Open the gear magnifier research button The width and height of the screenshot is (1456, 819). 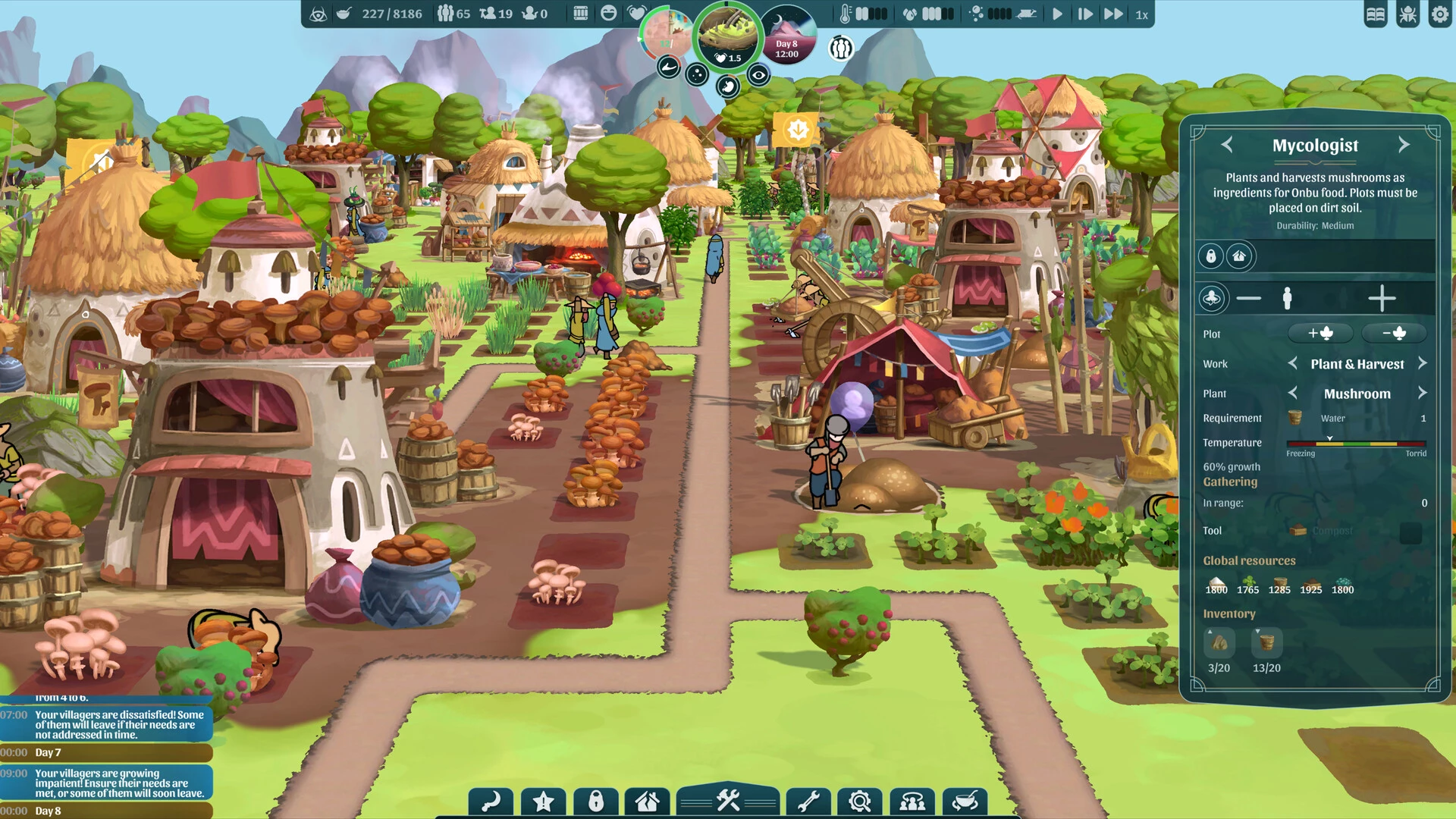tap(860, 802)
